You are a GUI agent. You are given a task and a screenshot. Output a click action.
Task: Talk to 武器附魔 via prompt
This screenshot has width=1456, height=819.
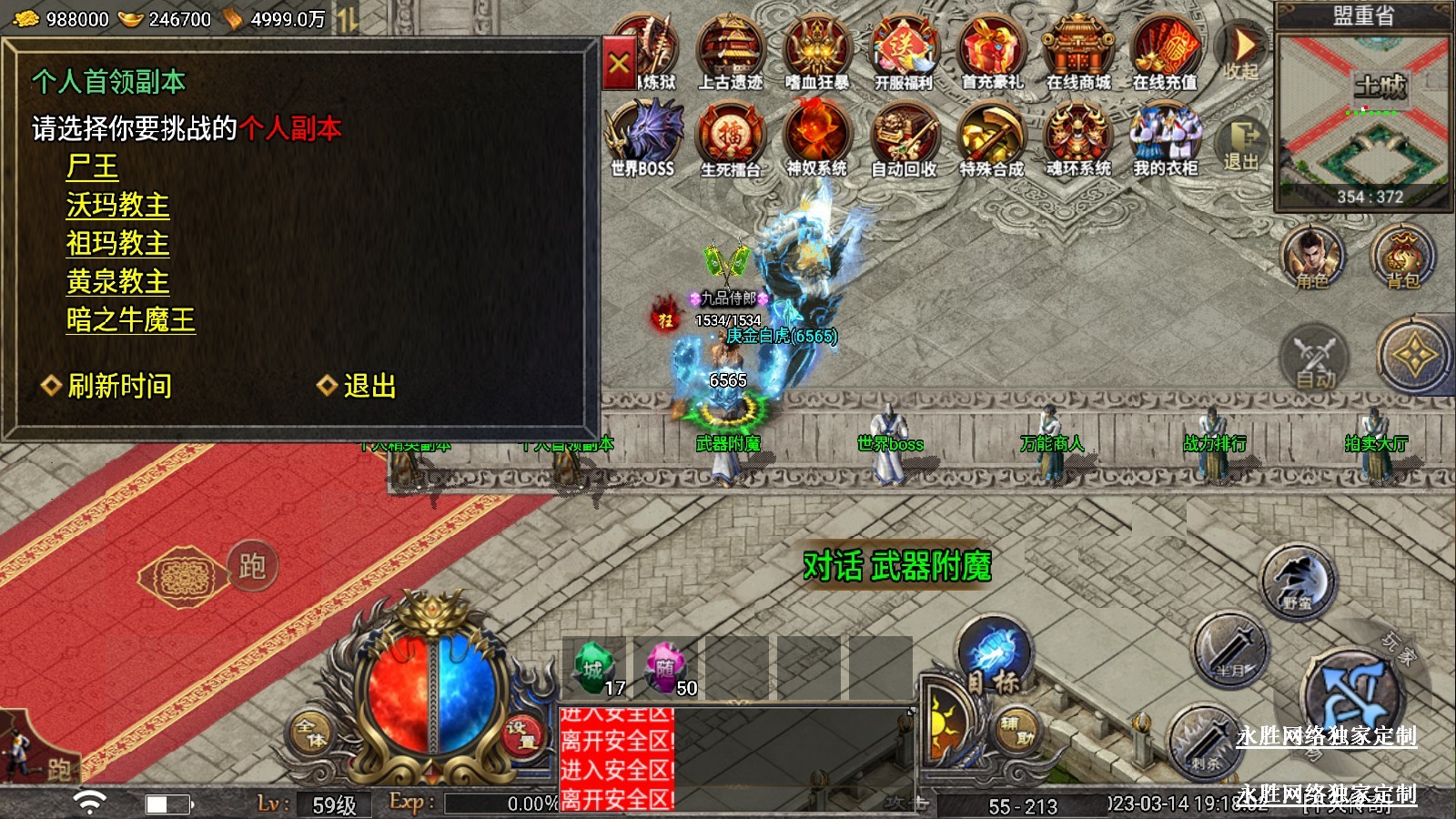tap(896, 566)
